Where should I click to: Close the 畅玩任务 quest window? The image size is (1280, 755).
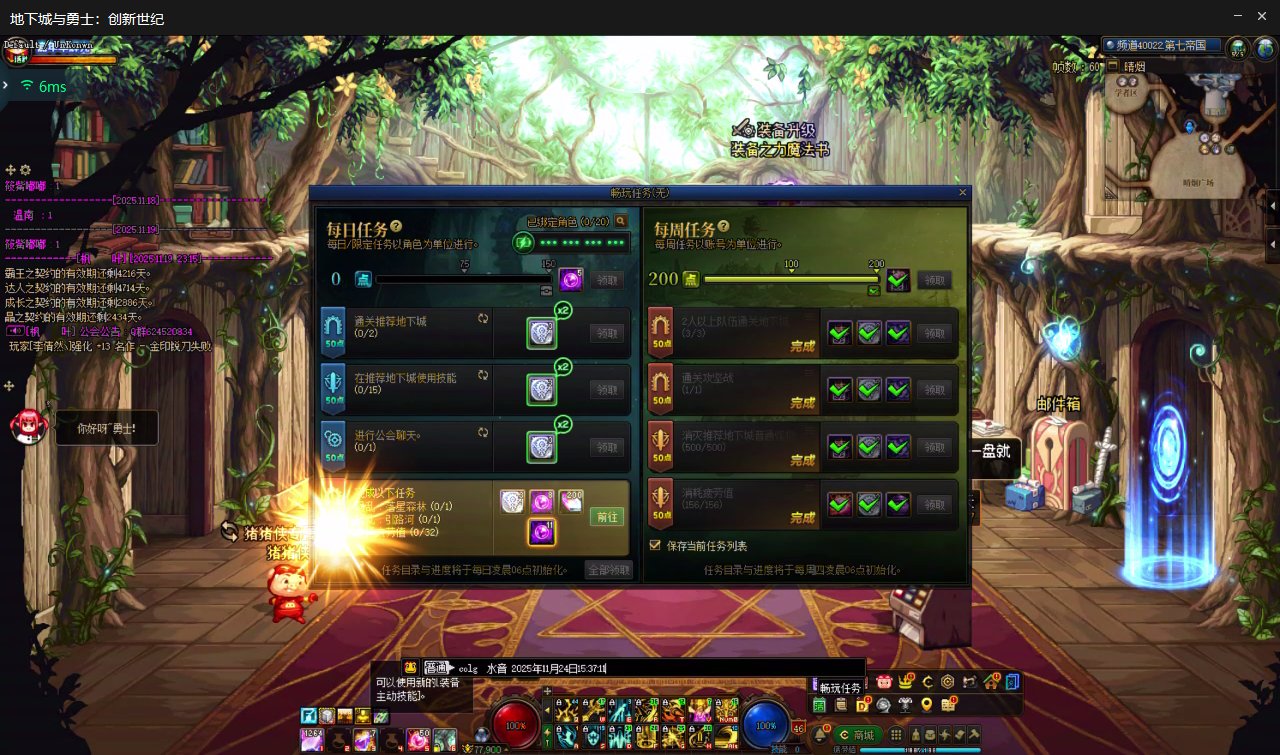coord(963,192)
